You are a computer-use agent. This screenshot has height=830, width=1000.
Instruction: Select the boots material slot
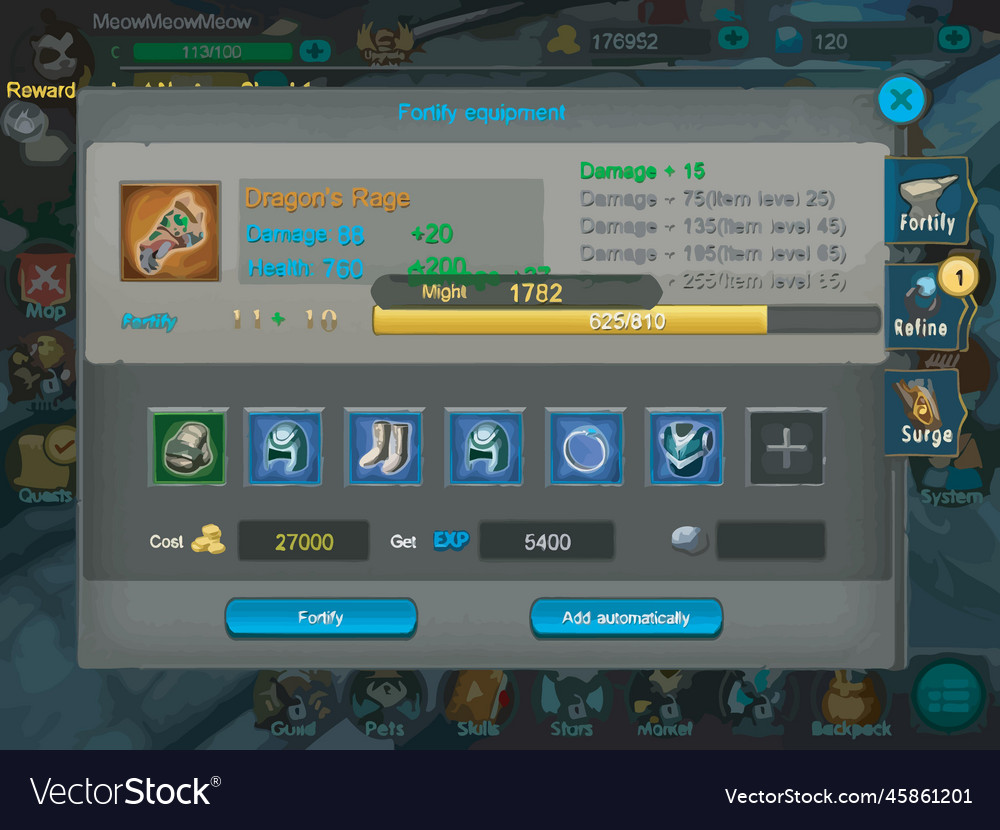[385, 447]
